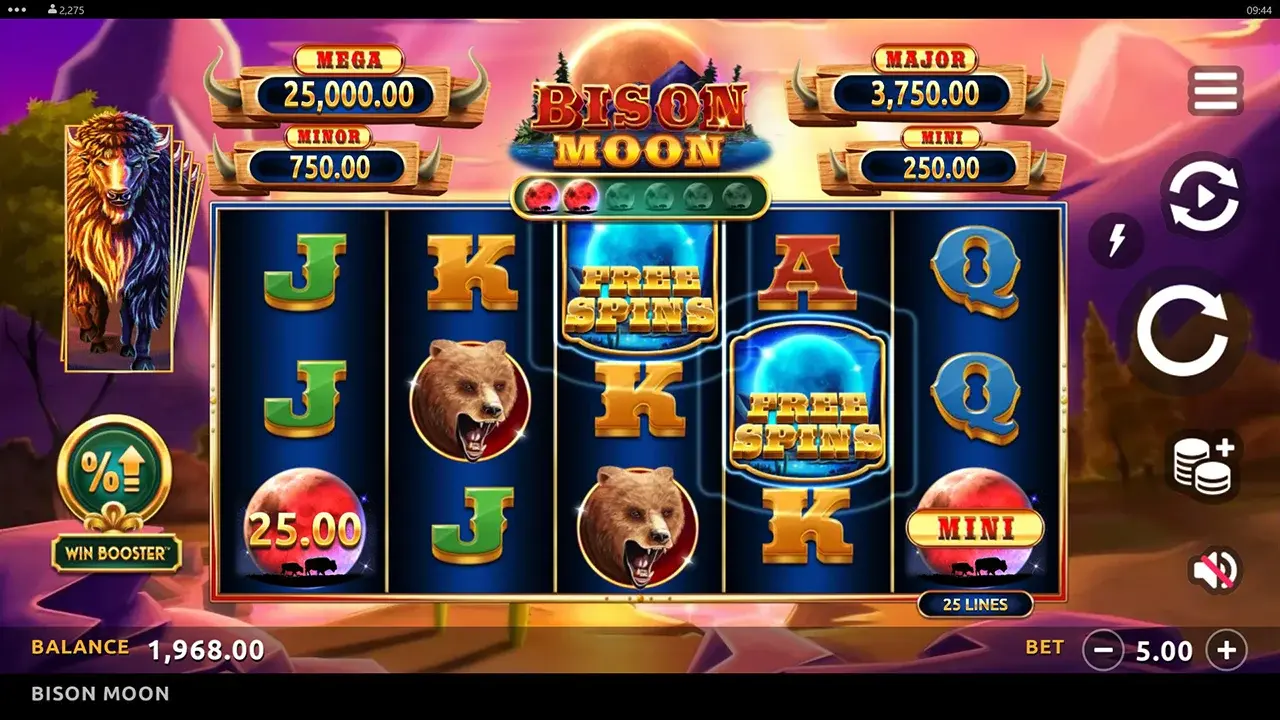Increase the bet with plus
1280x720 pixels.
[x=1228, y=651]
